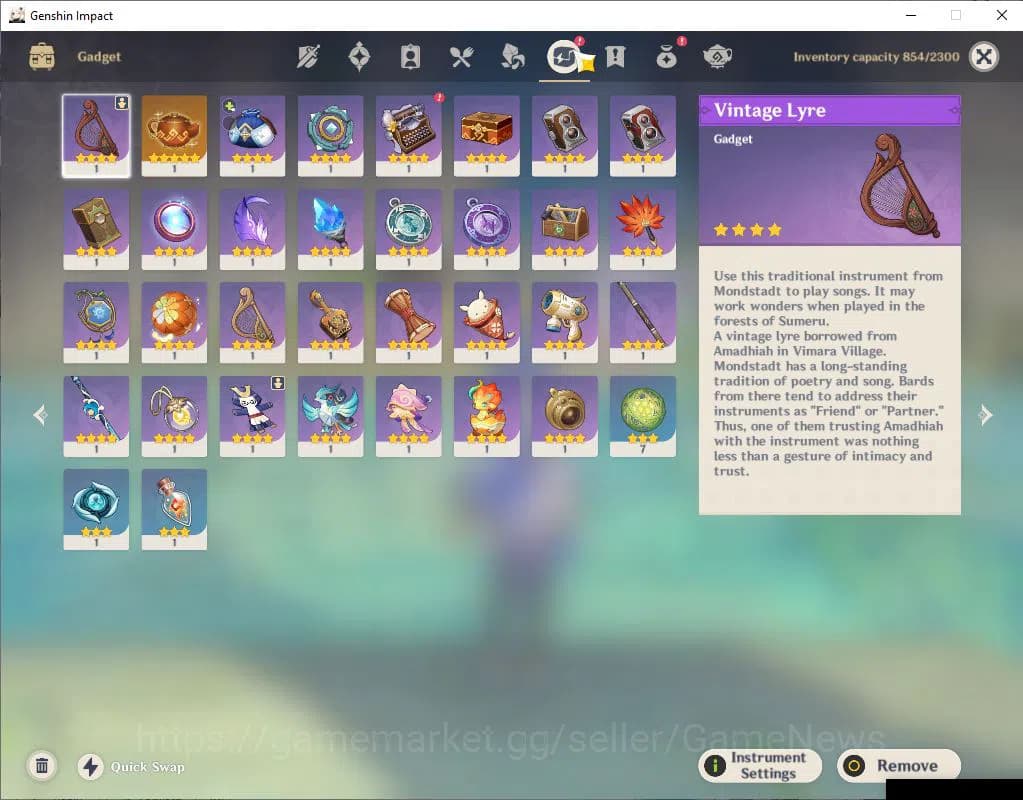
Task: Close the Genshin Impact window
Action: coord(1001,15)
